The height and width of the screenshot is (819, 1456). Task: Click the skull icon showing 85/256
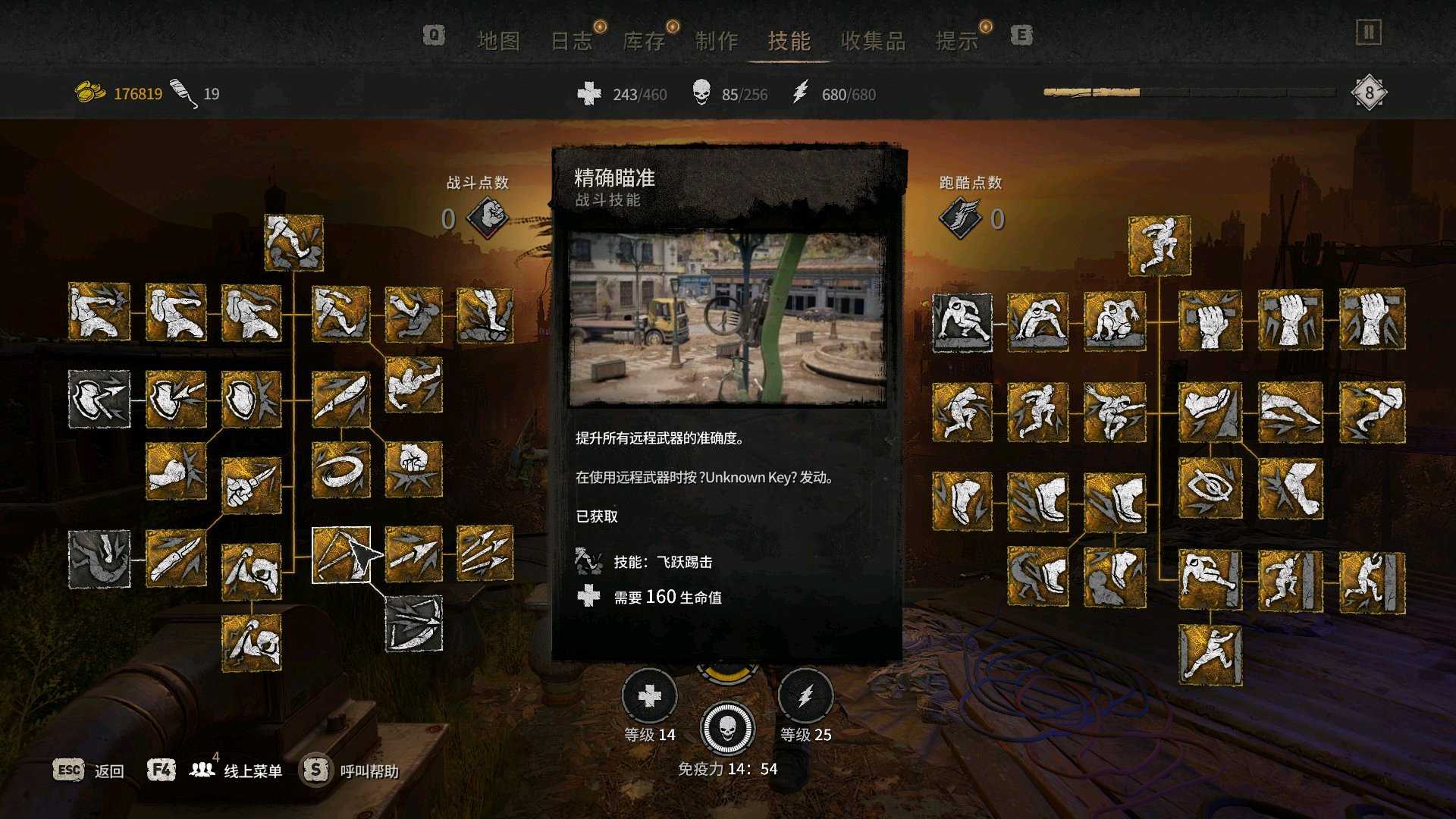[701, 94]
